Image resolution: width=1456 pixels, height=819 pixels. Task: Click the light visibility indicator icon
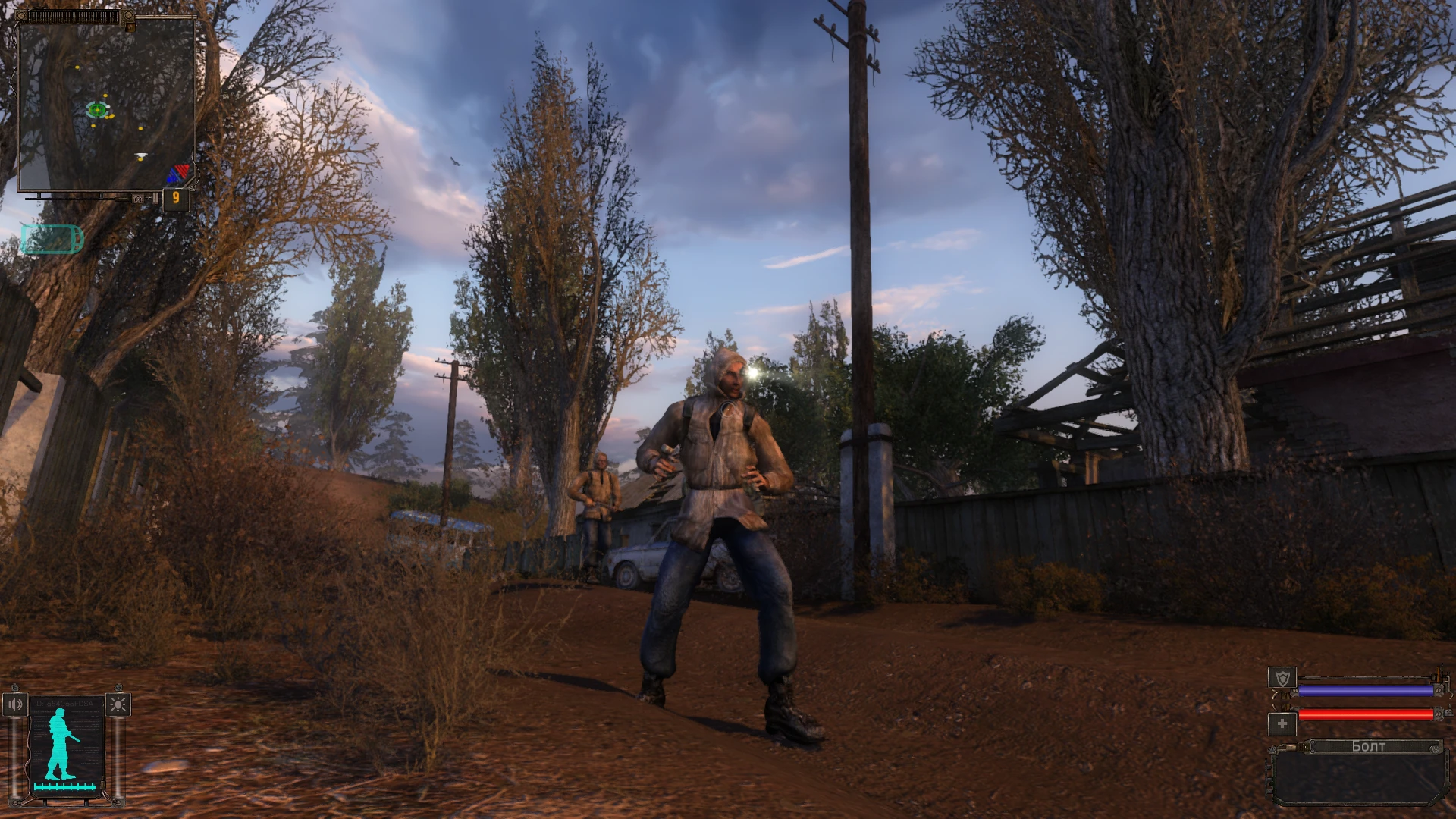click(118, 706)
